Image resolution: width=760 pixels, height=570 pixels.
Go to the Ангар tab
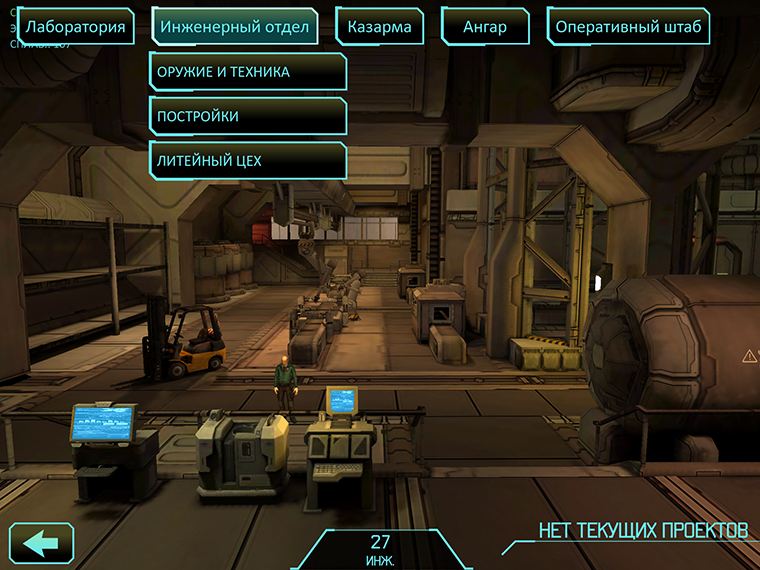[485, 27]
